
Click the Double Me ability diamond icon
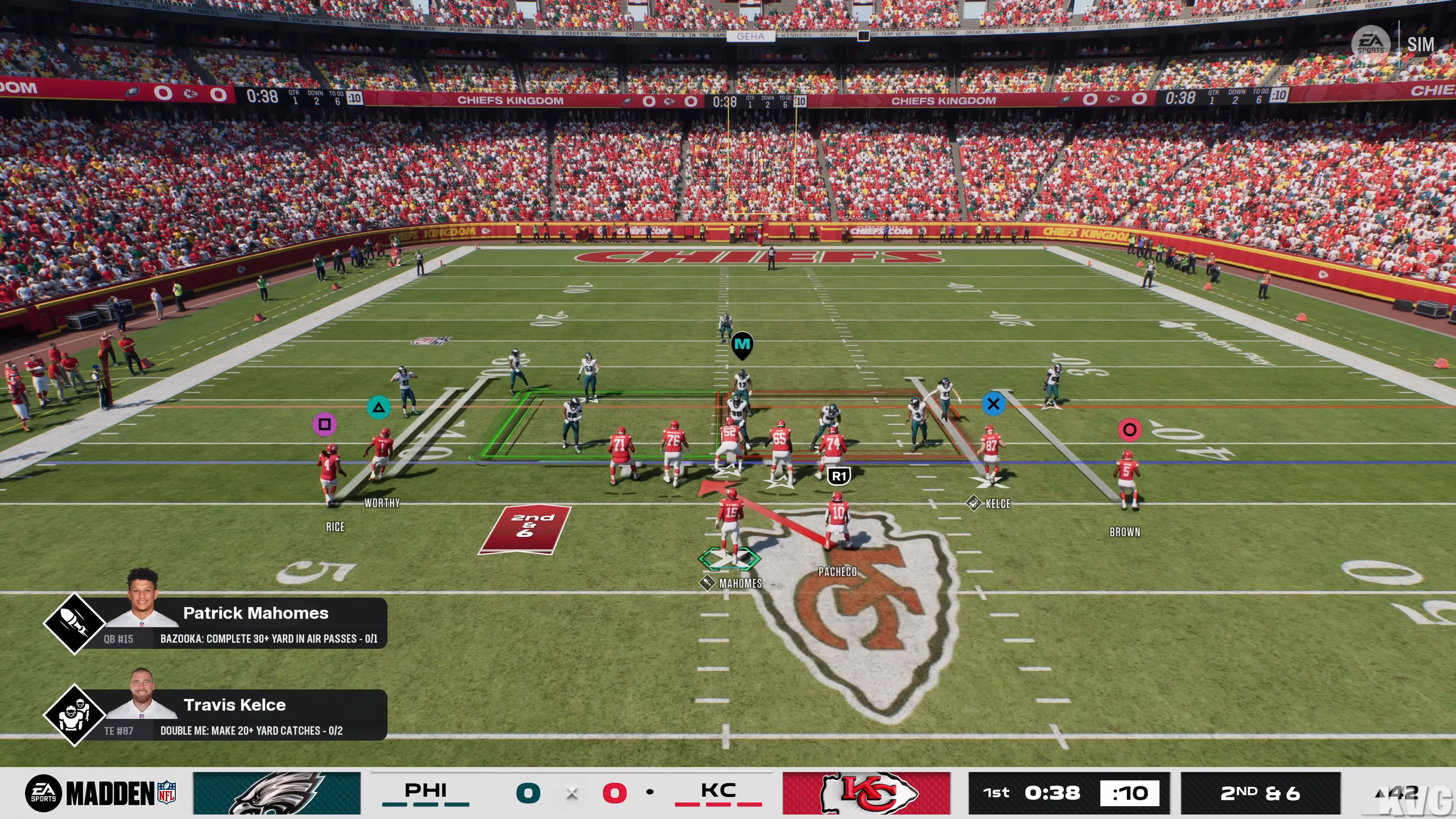(x=75, y=715)
